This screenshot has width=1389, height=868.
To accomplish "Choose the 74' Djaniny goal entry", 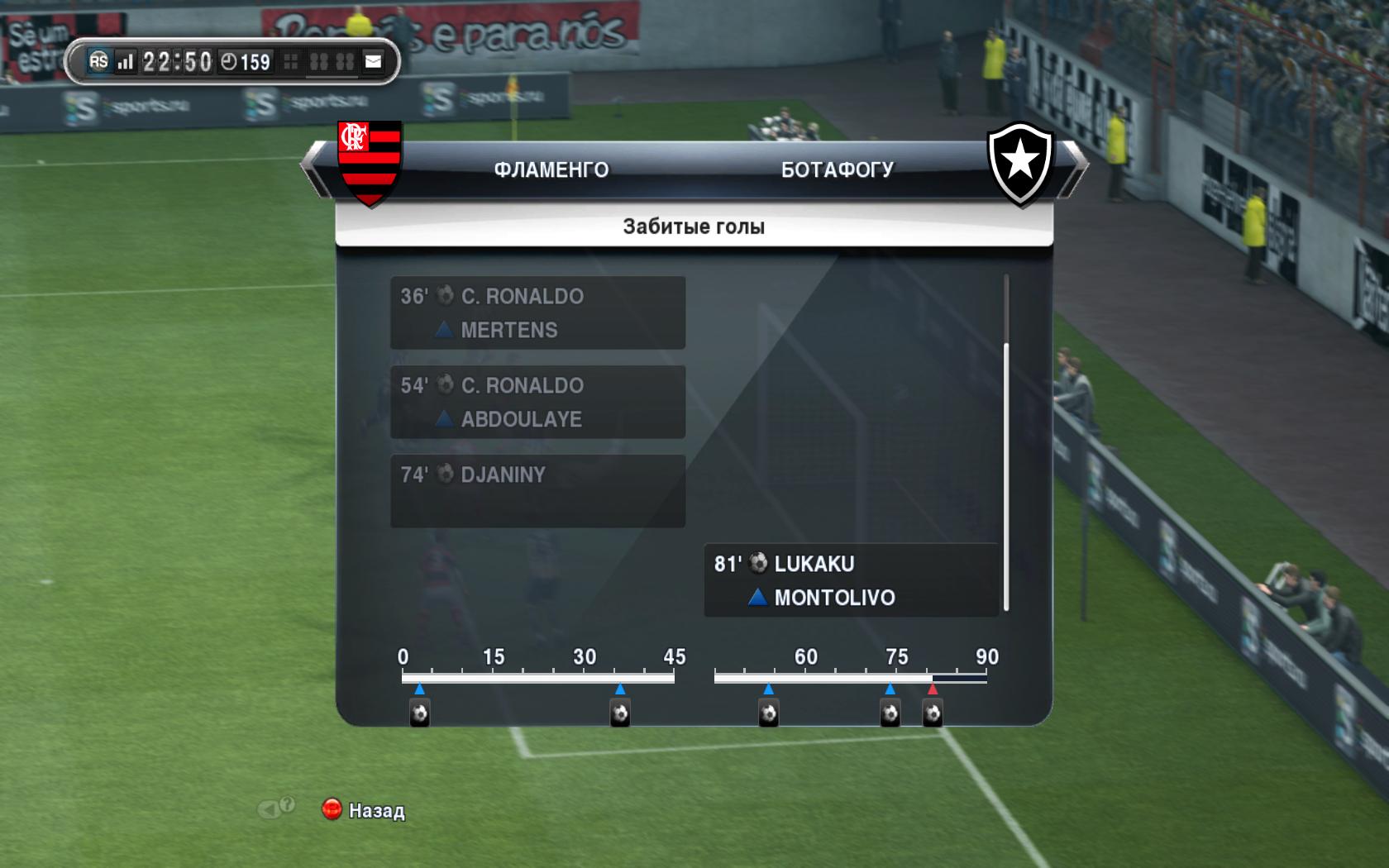I will 537,491.
